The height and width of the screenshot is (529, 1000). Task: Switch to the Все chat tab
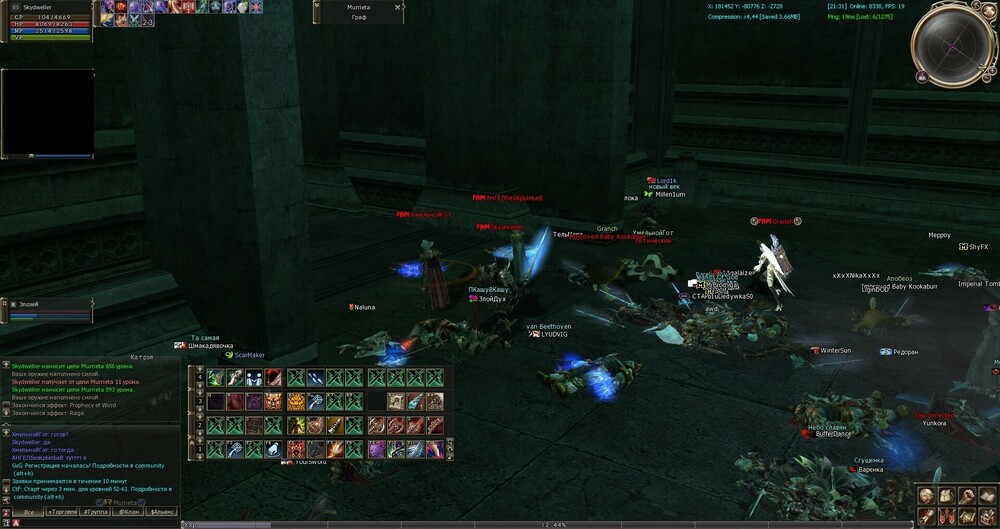tap(29, 511)
